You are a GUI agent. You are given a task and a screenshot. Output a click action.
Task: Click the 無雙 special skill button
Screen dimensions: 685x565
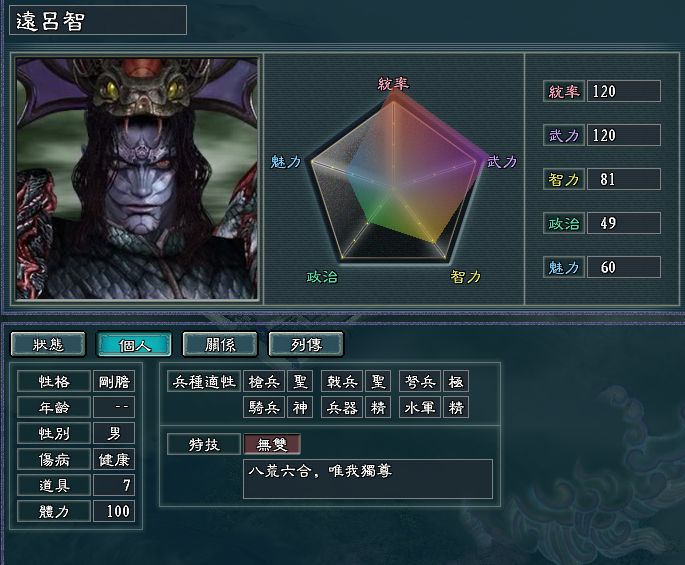tap(272, 444)
